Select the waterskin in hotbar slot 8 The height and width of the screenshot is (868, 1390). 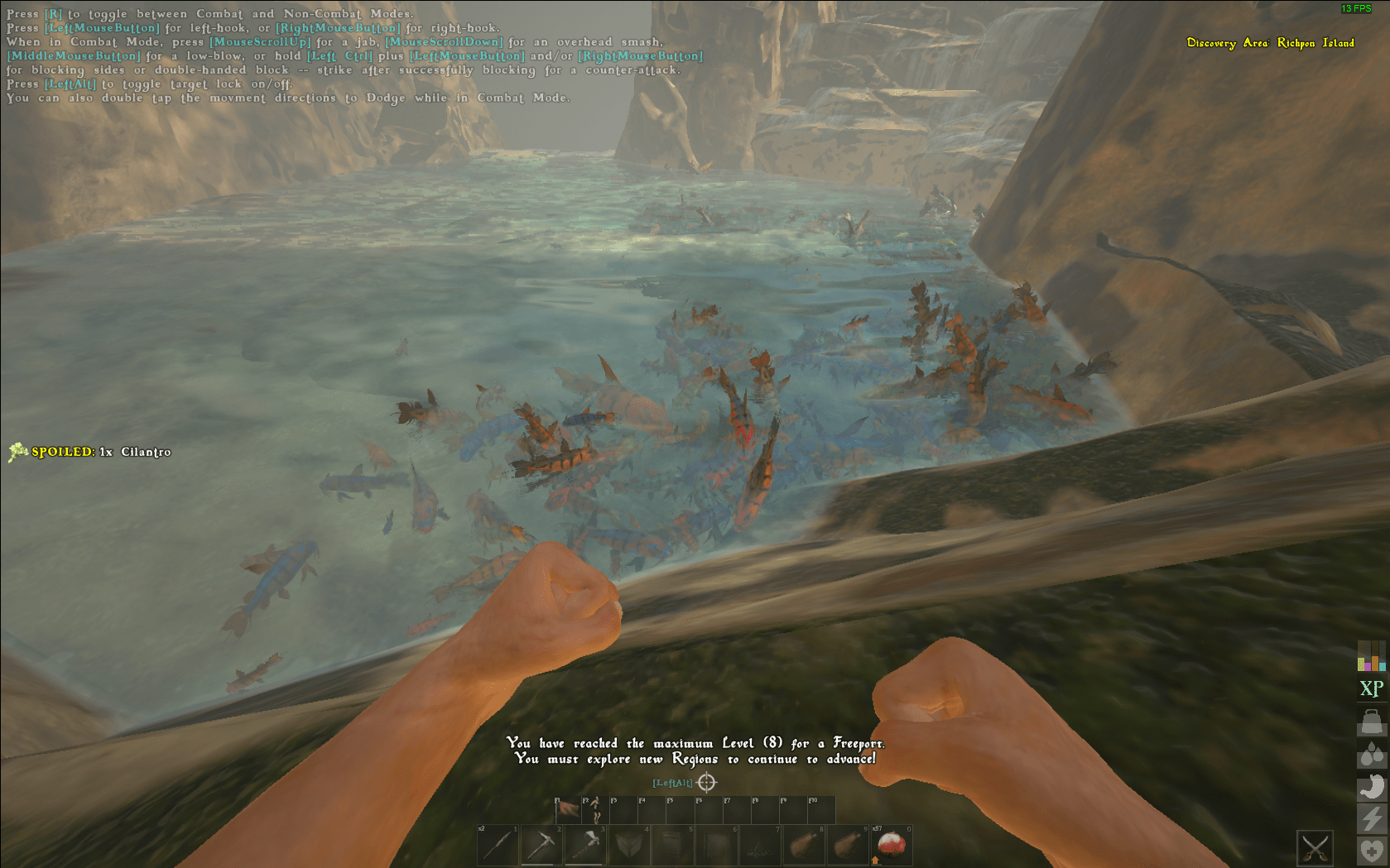803,844
